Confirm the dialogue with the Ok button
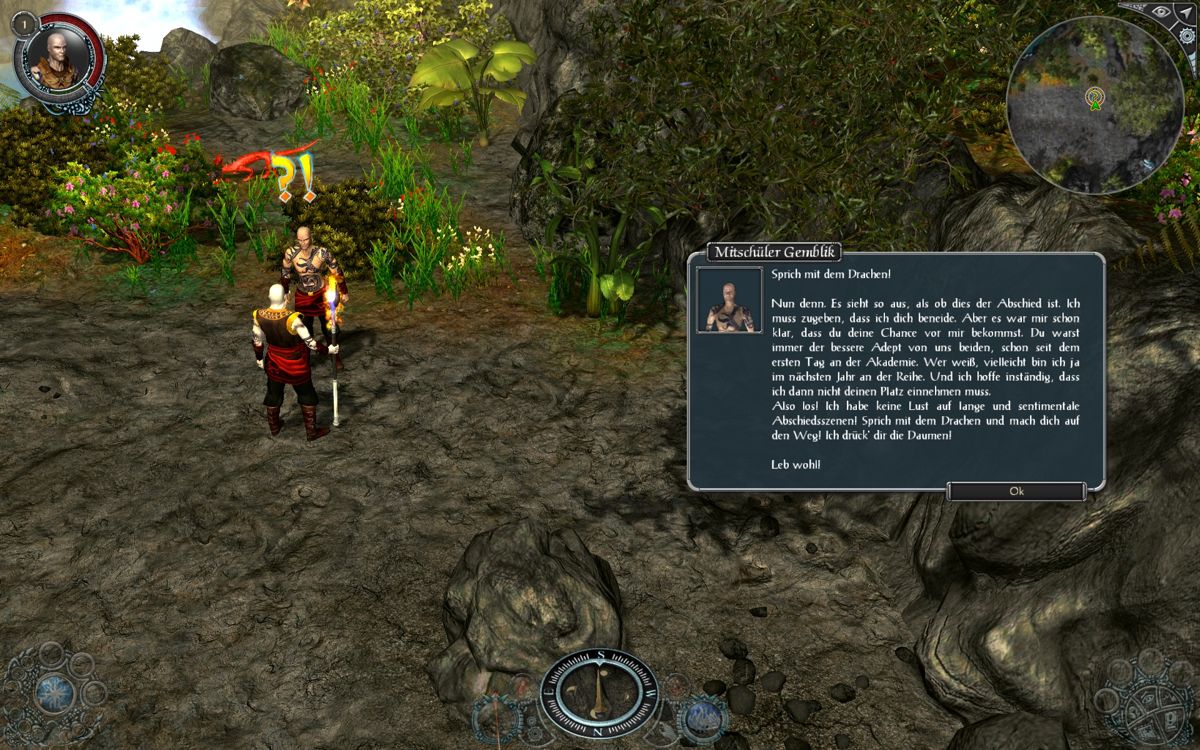Screen dimensions: 1200x750 (1016, 491)
